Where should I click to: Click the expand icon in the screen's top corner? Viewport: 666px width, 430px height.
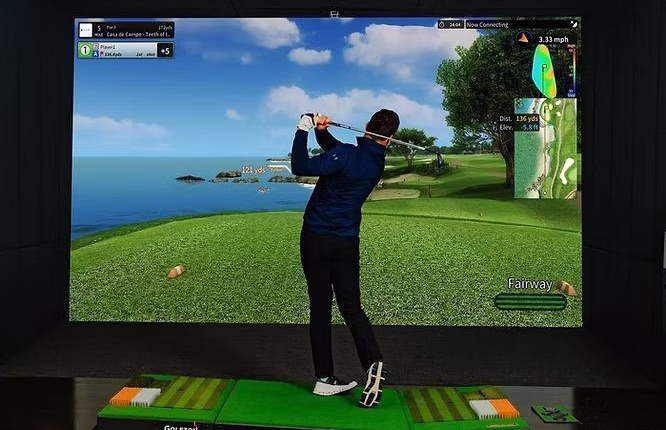point(574,24)
